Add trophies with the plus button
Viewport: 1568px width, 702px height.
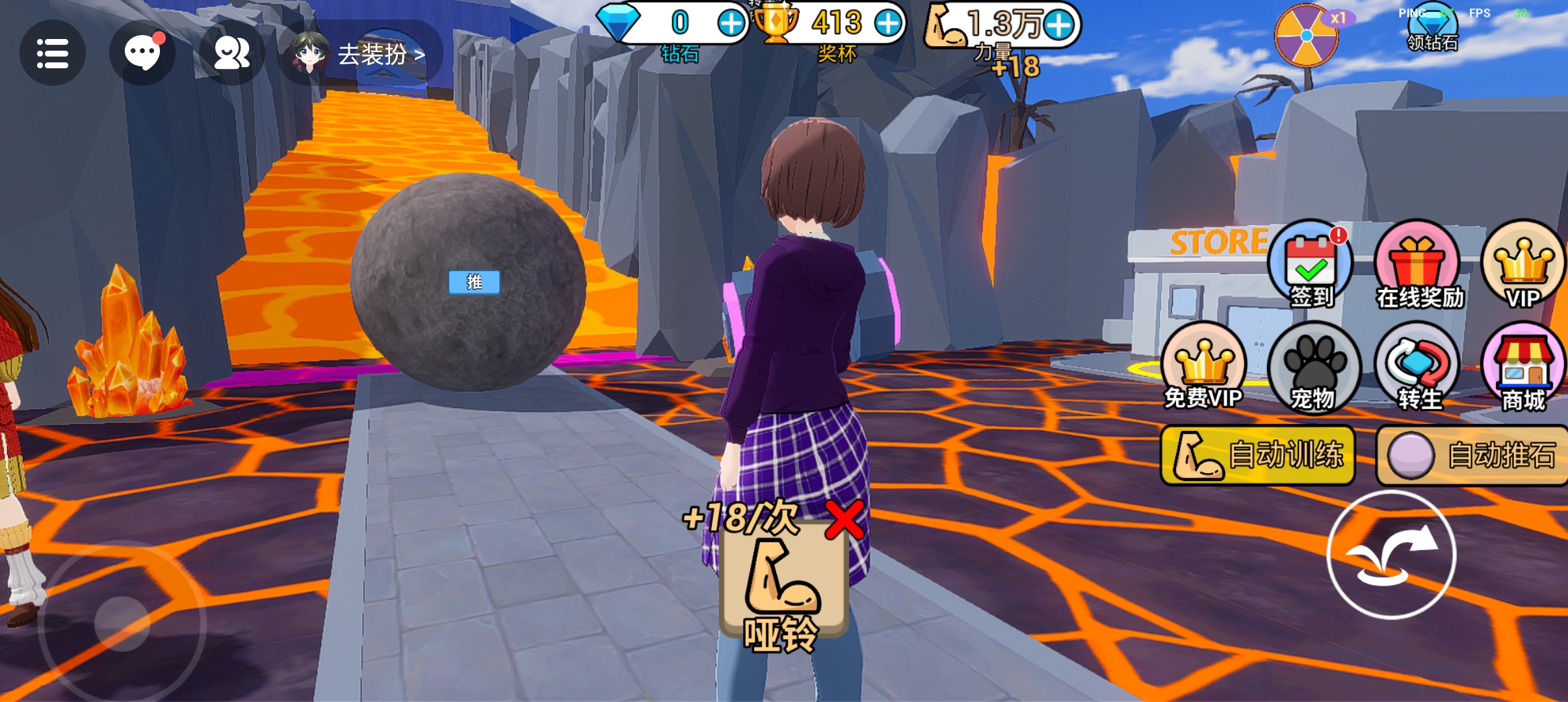888,24
